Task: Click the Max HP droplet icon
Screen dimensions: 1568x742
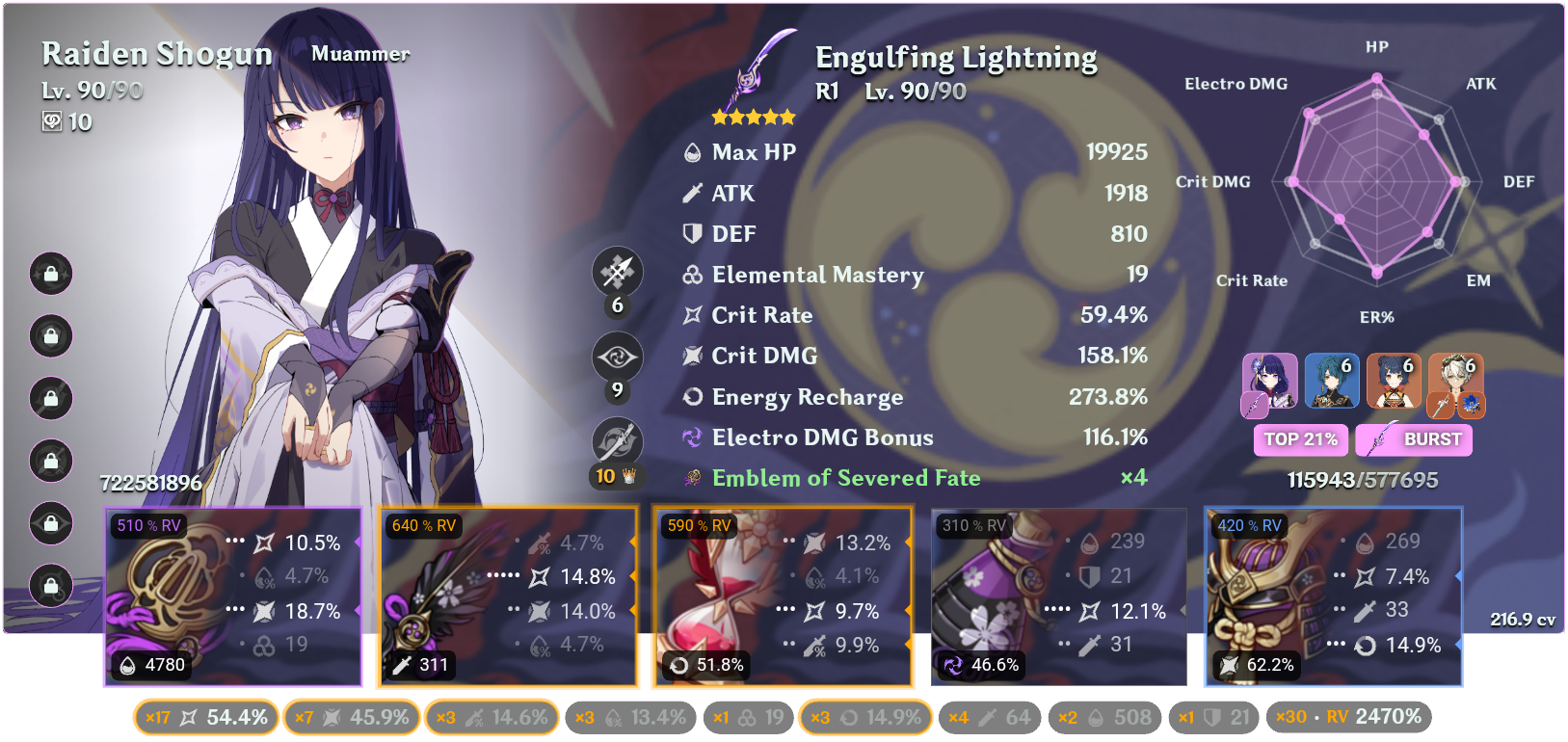Action: coord(690,151)
